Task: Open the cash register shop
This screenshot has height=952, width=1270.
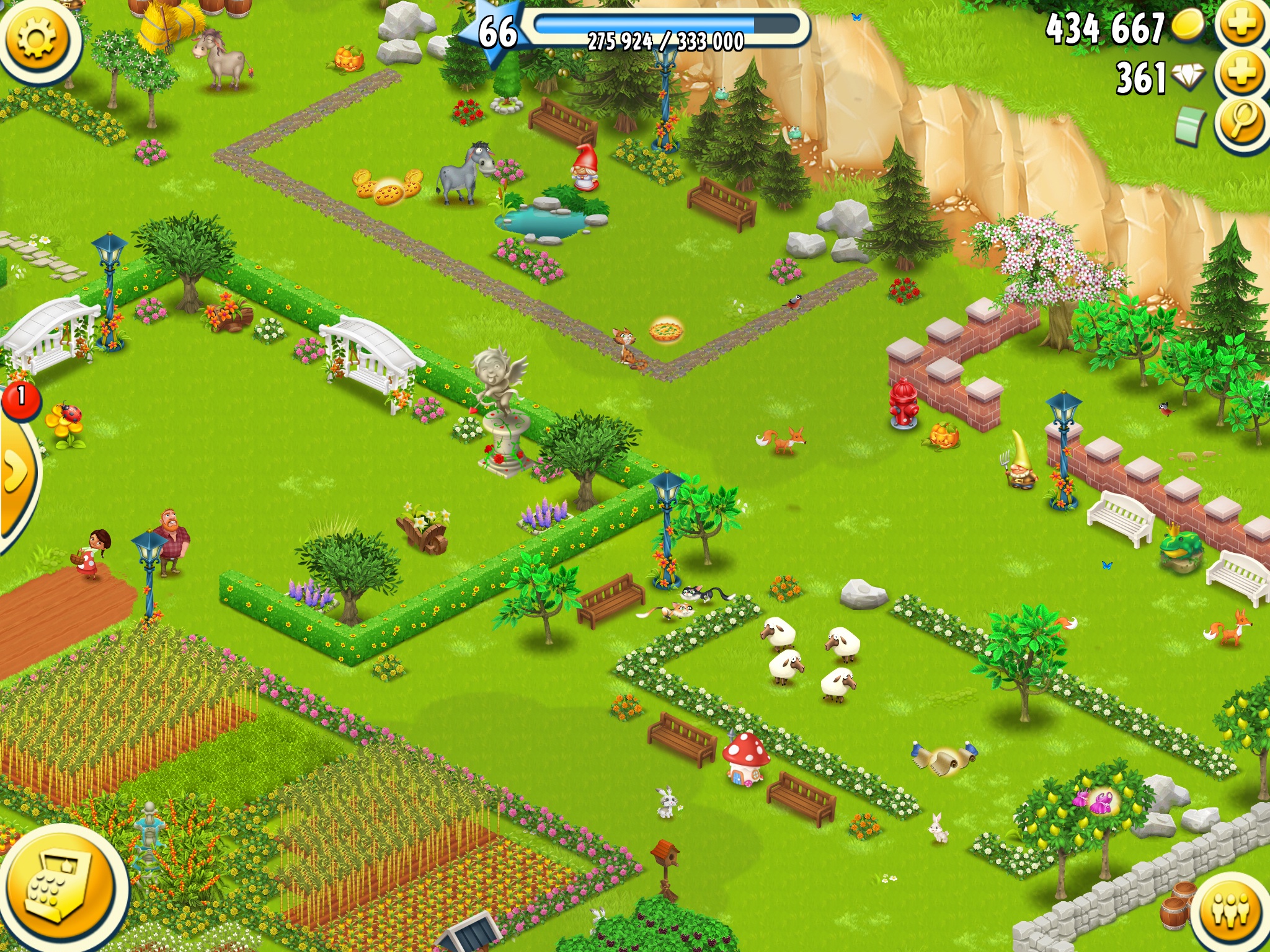Action: pyautogui.click(x=59, y=889)
